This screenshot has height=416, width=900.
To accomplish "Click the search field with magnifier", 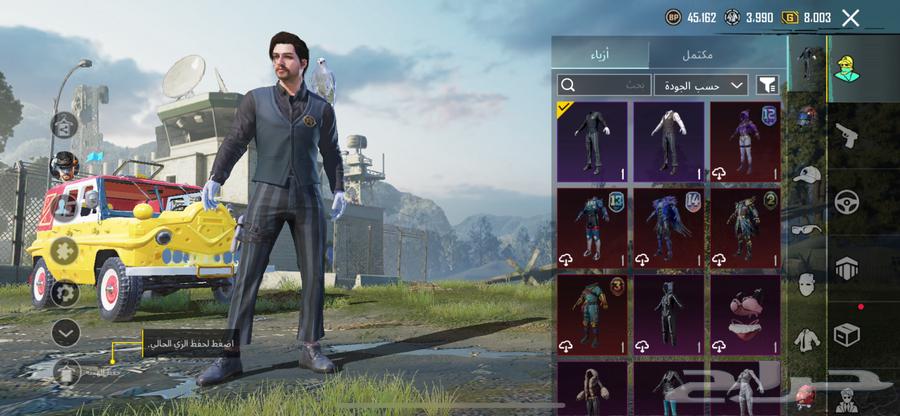I will coord(604,85).
